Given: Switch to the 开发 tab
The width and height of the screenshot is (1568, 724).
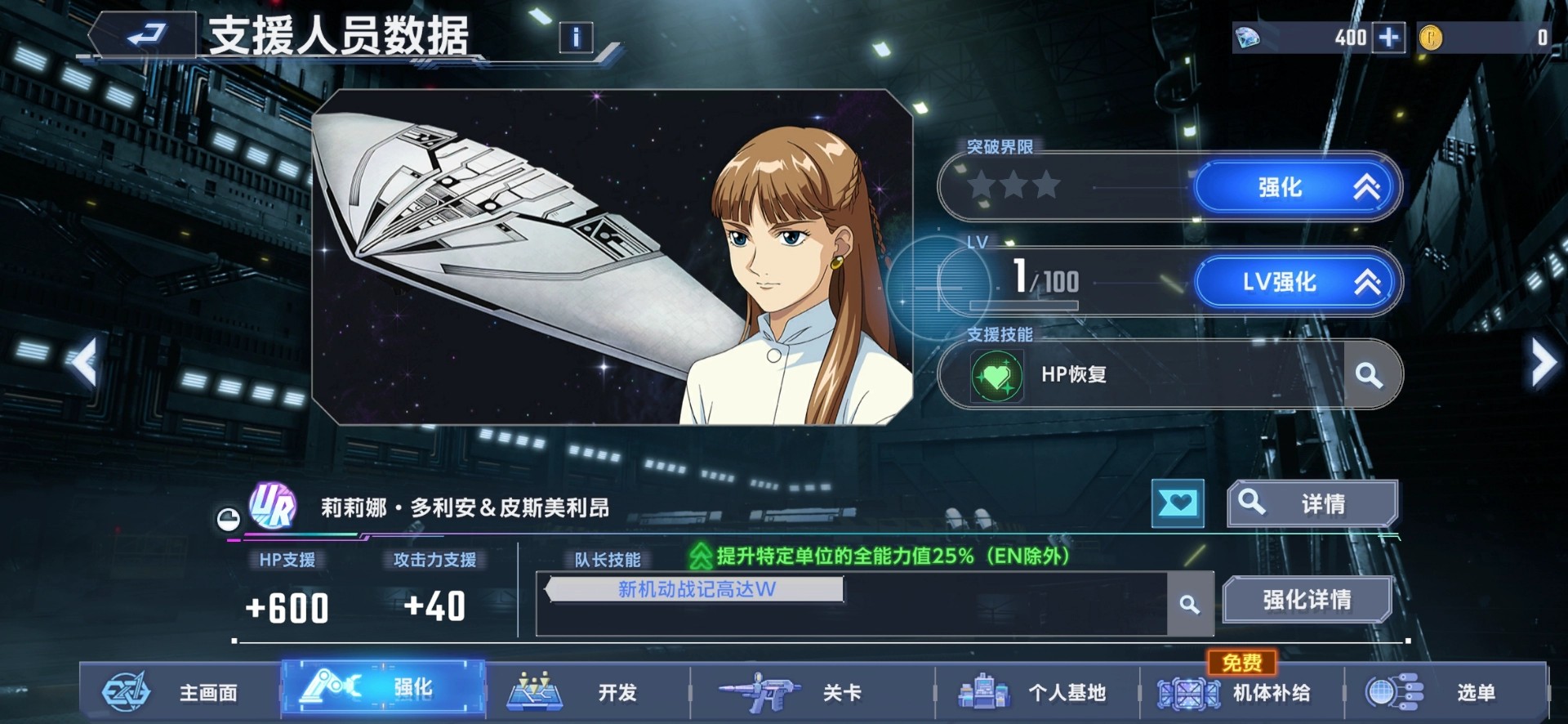Looking at the screenshot, I should tap(576, 692).
